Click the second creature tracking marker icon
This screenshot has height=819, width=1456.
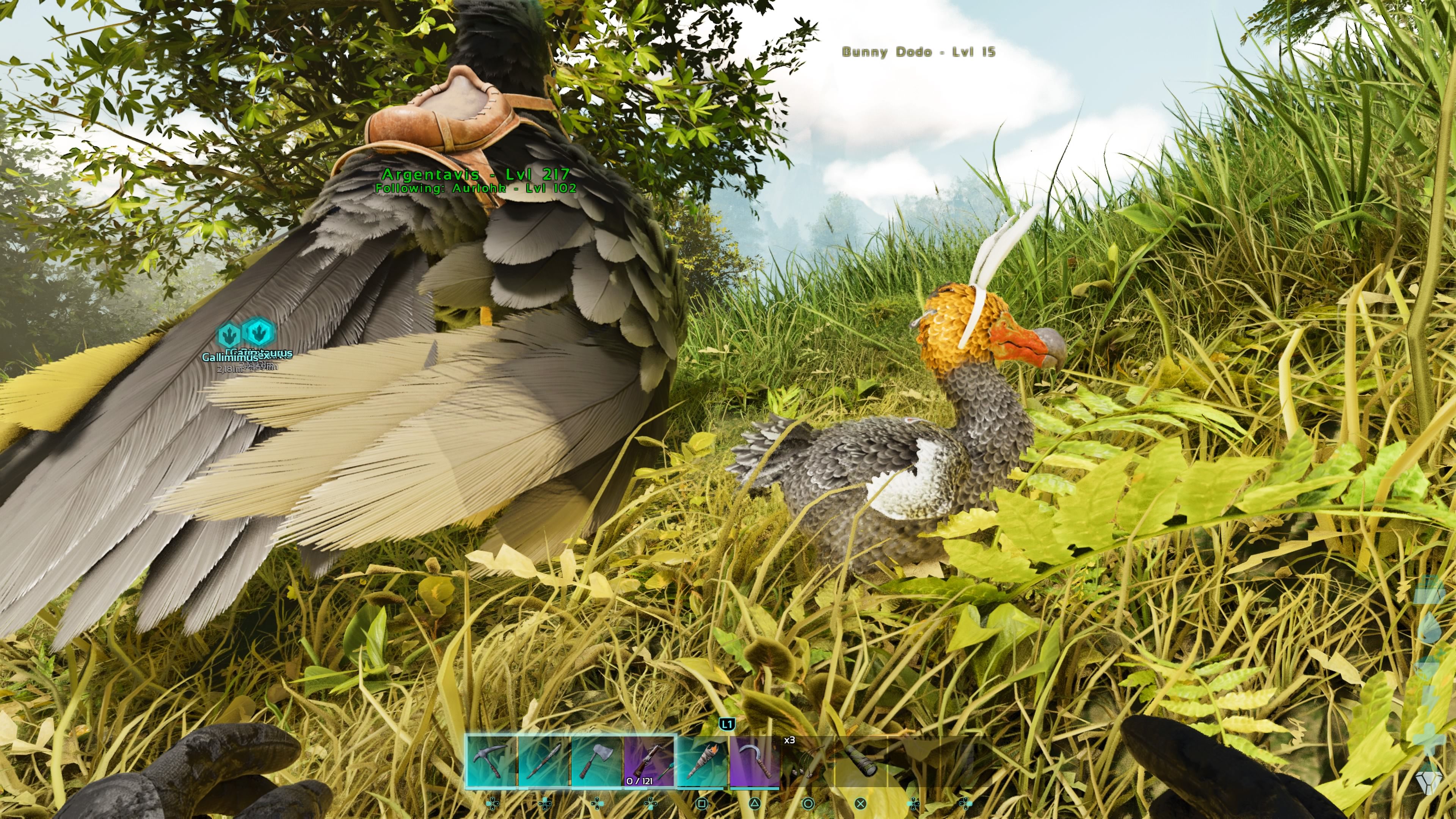click(258, 334)
